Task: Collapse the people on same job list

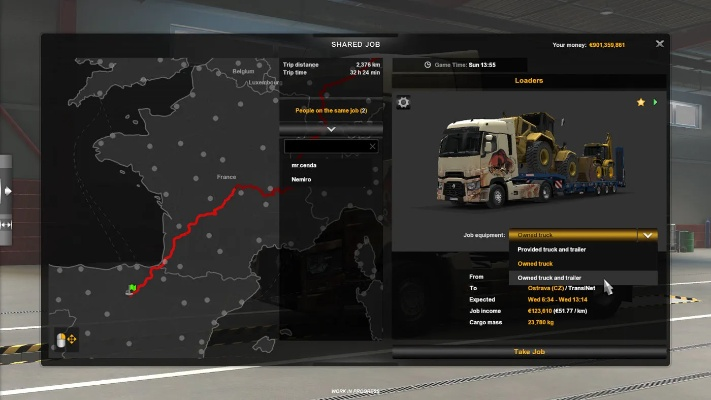Action: (x=331, y=129)
